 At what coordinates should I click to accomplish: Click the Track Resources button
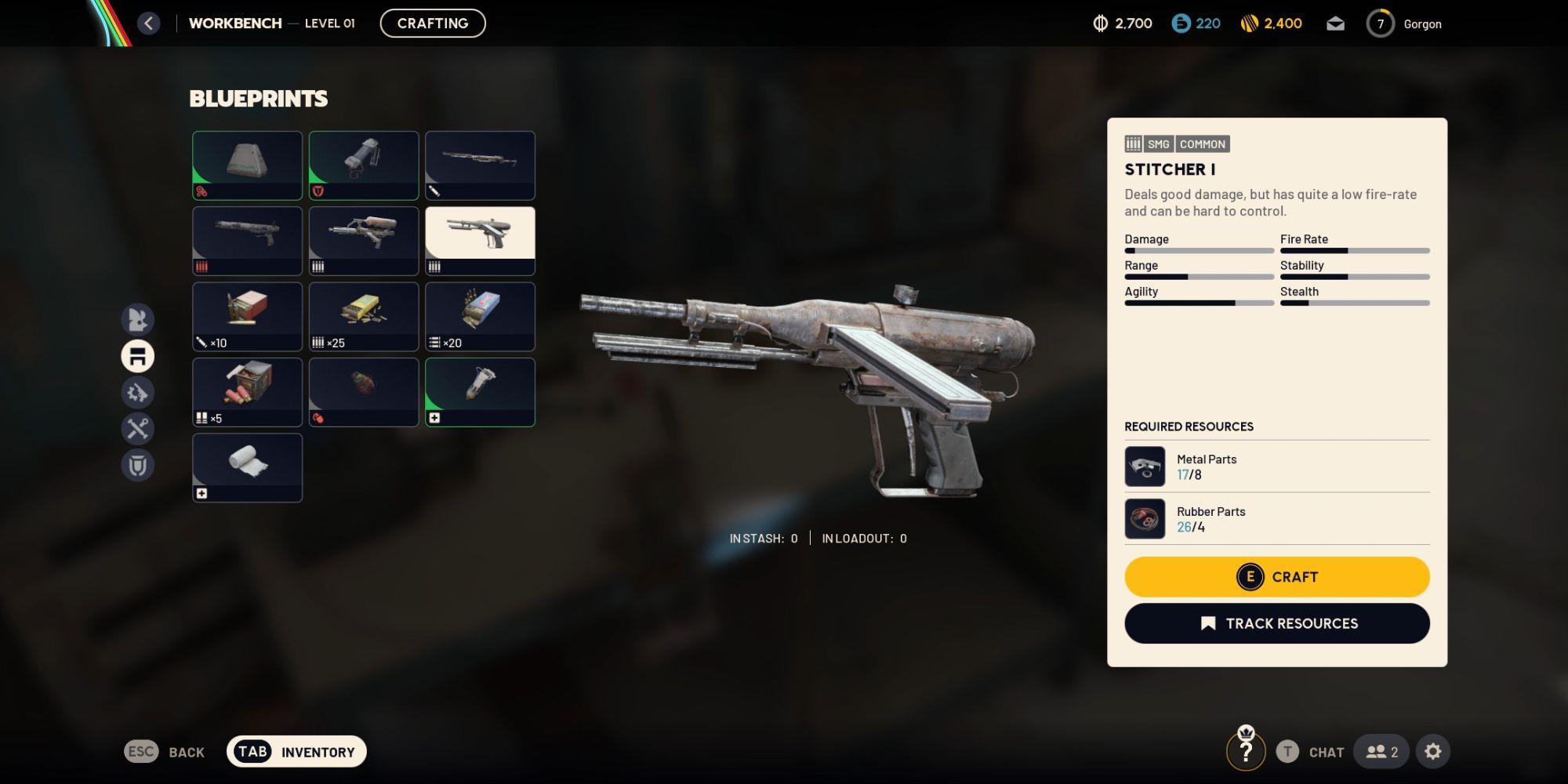(1276, 623)
